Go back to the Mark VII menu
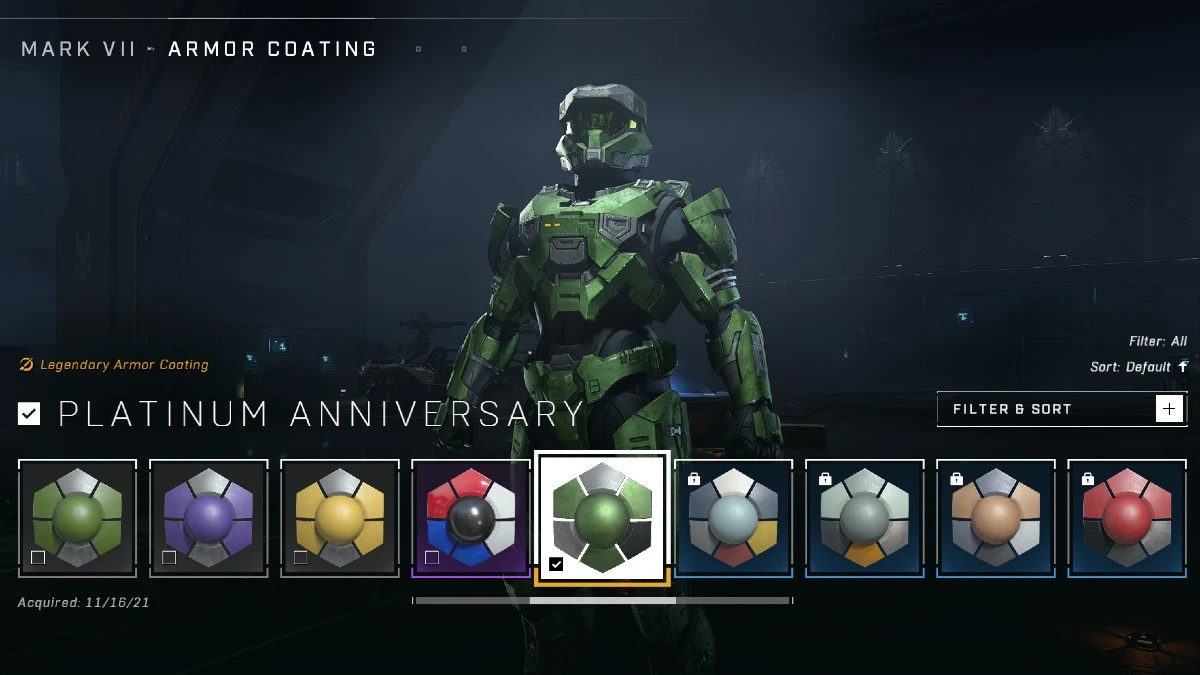Screen dimensions: 1200x675 coord(78,49)
